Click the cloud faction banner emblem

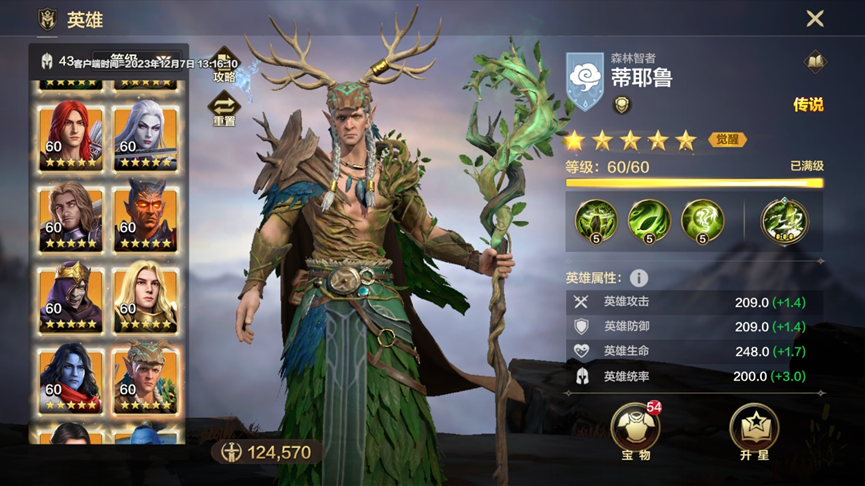[586, 80]
